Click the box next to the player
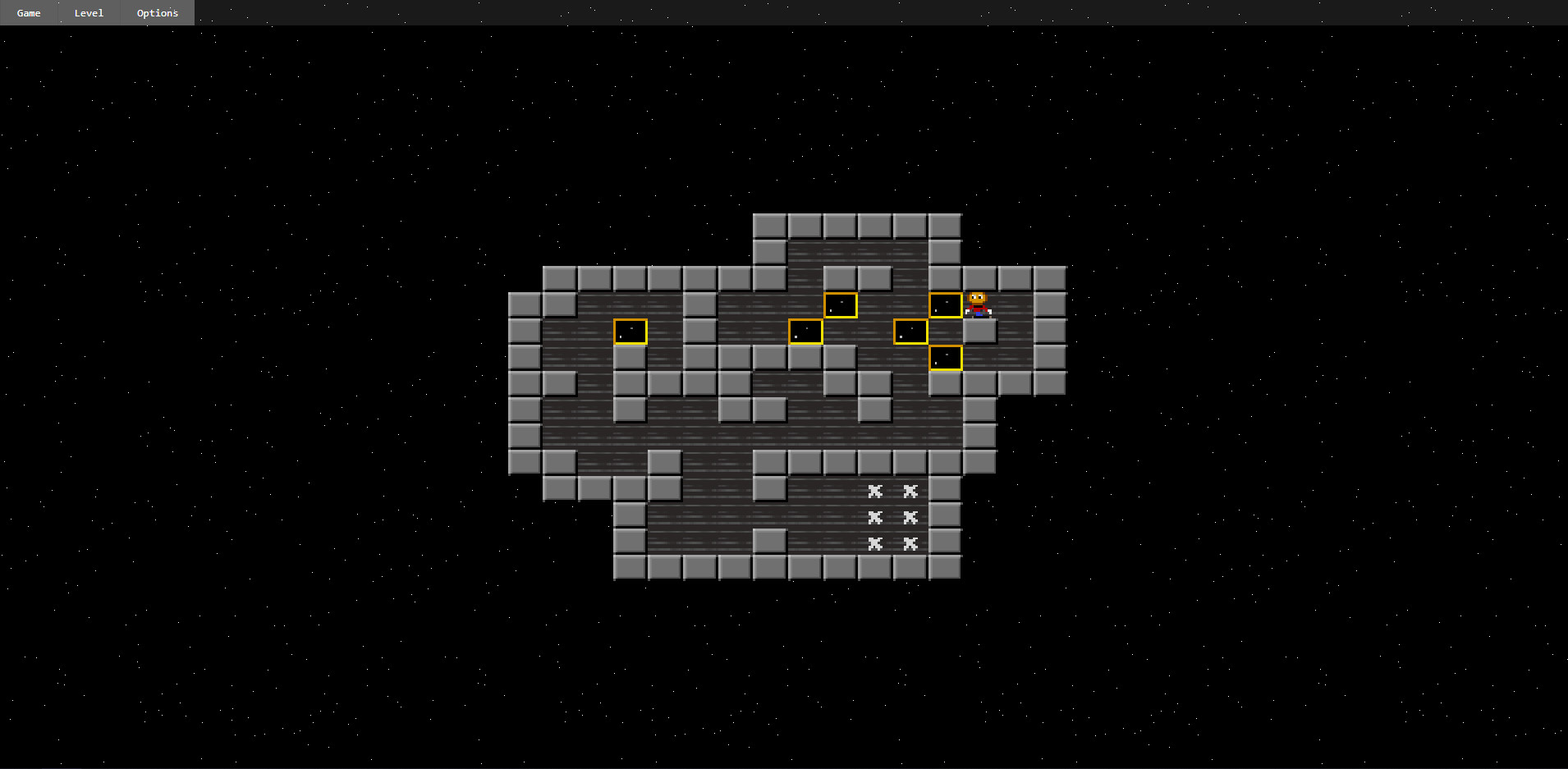1568x769 pixels. click(x=945, y=304)
